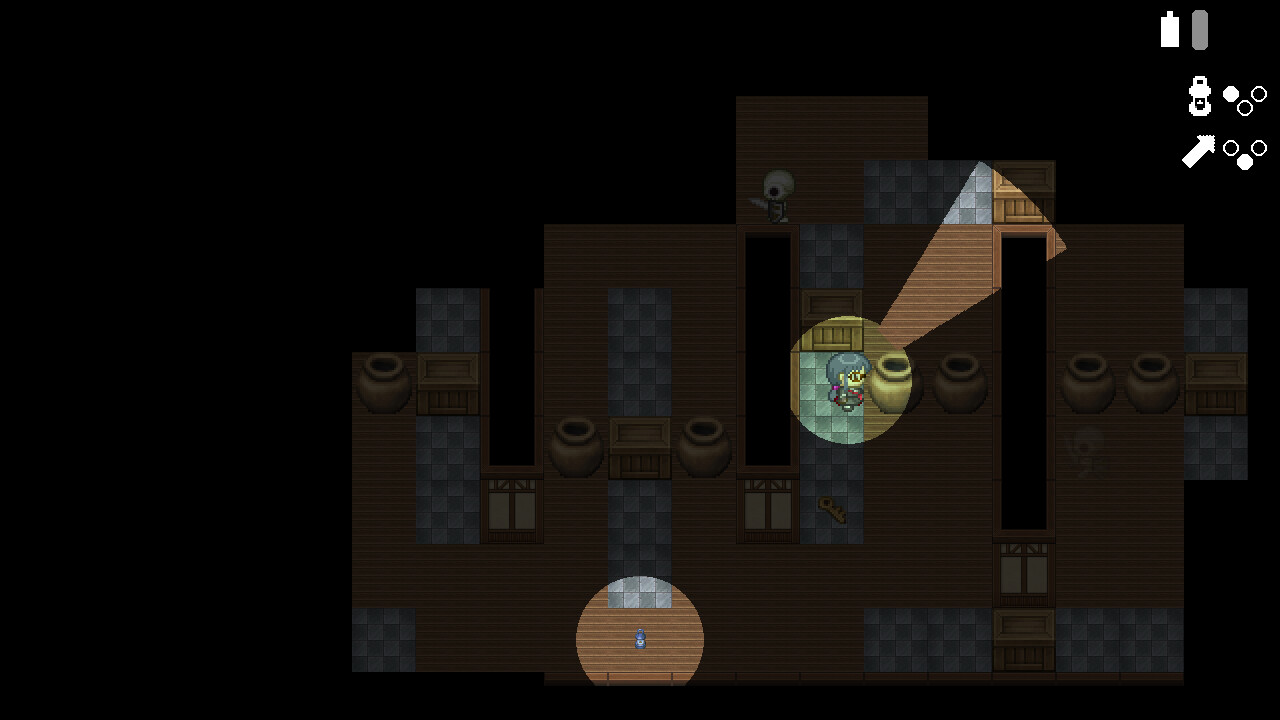Click the battery charge meter in the HUD
The image size is (1280, 720).
[x=1197, y=30]
